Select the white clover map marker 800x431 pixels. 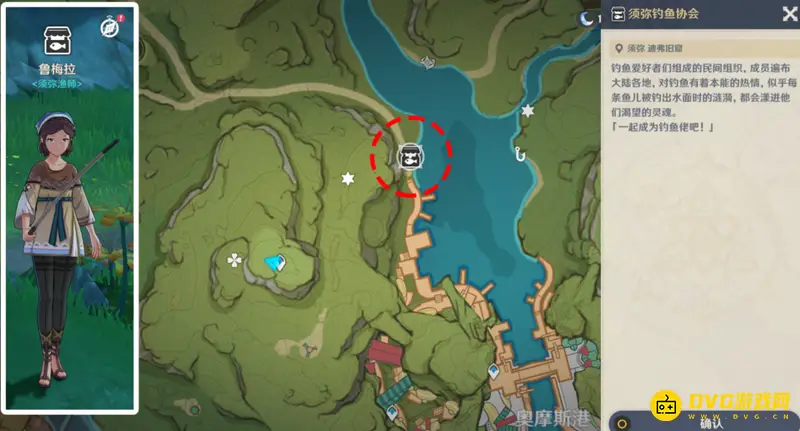point(234,261)
